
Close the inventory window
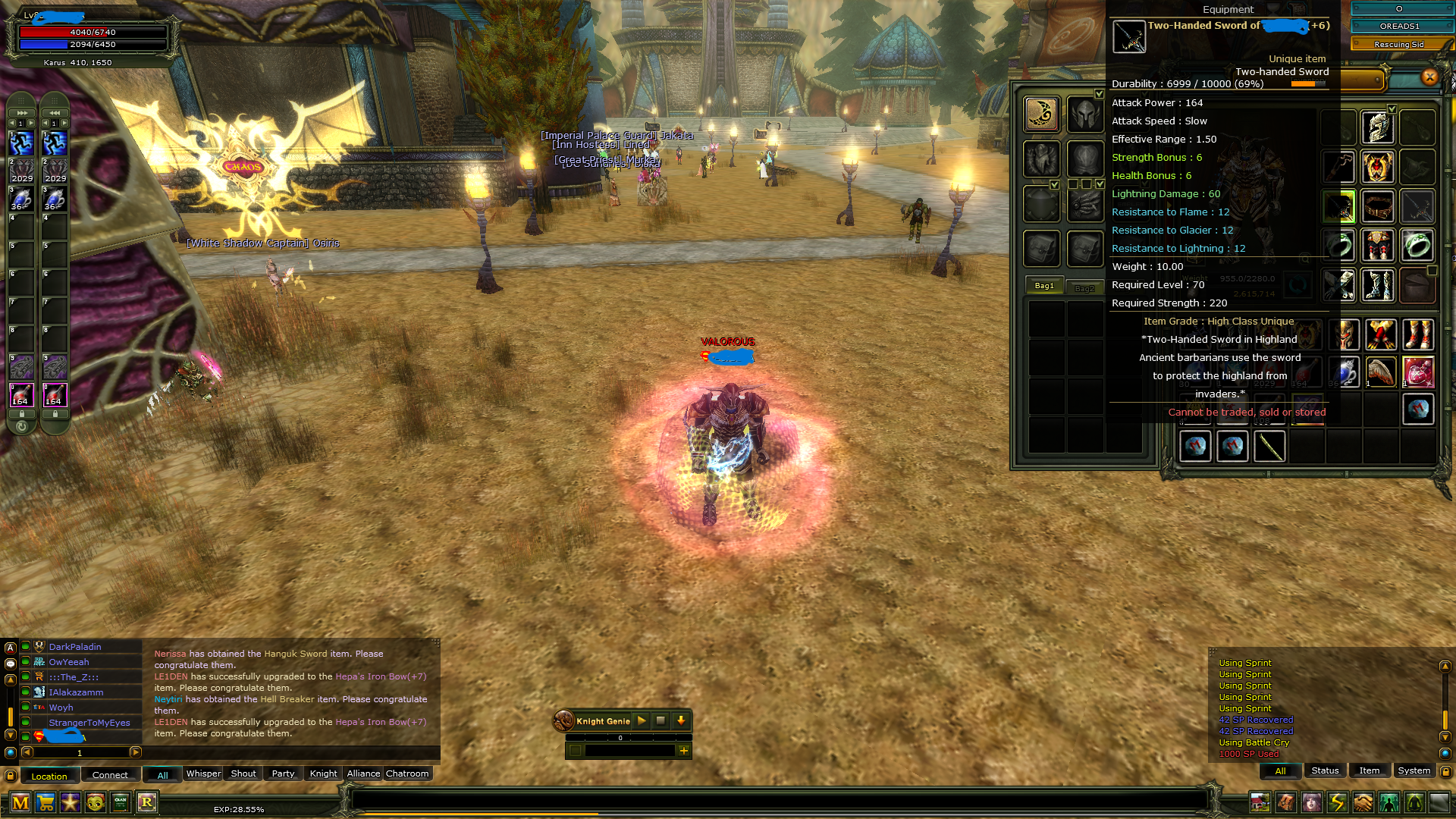[x=1429, y=77]
